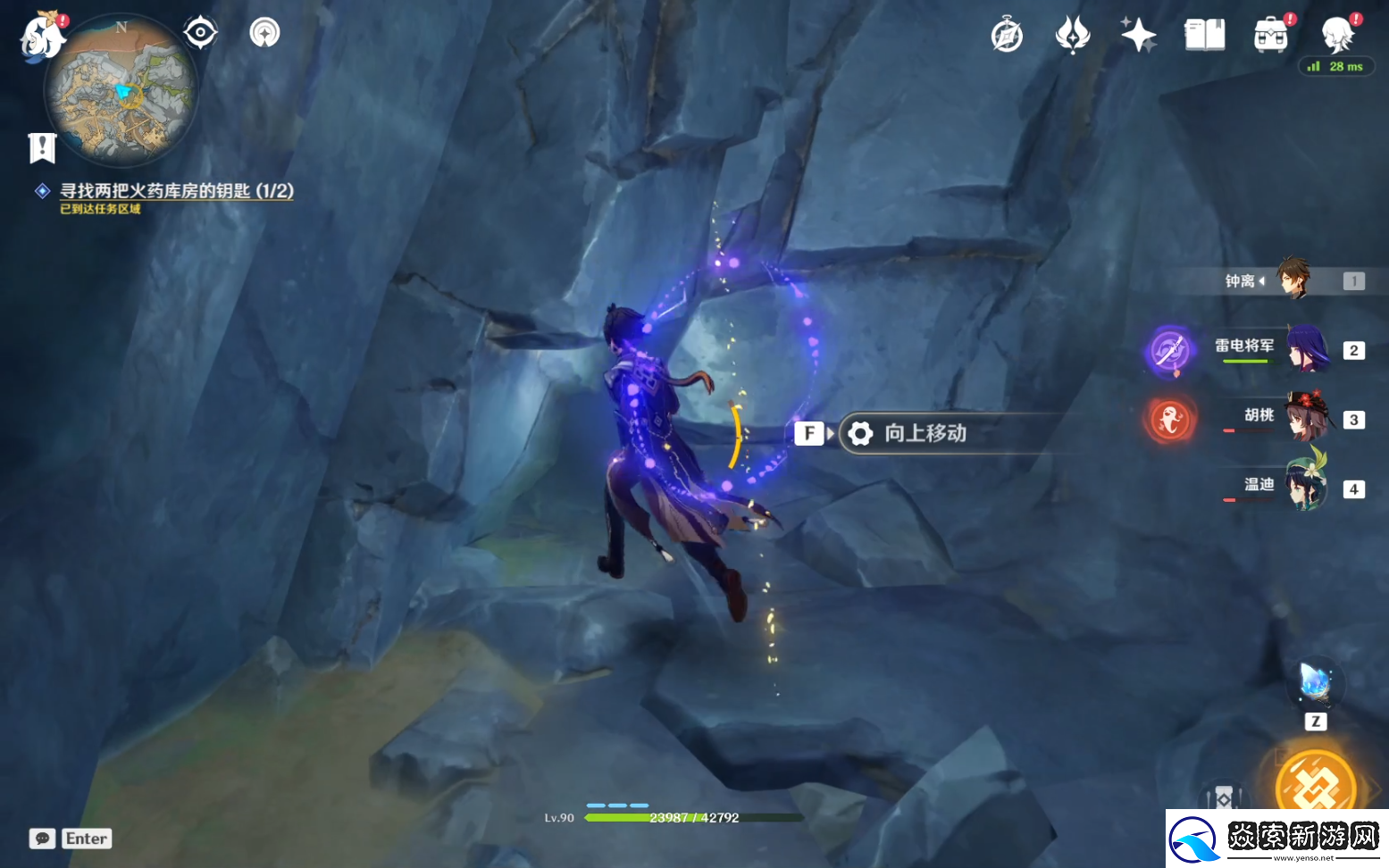Viewport: 1389px width, 868px height.
Task: Use the crystal gadget quick-slot icon
Action: click(1315, 685)
